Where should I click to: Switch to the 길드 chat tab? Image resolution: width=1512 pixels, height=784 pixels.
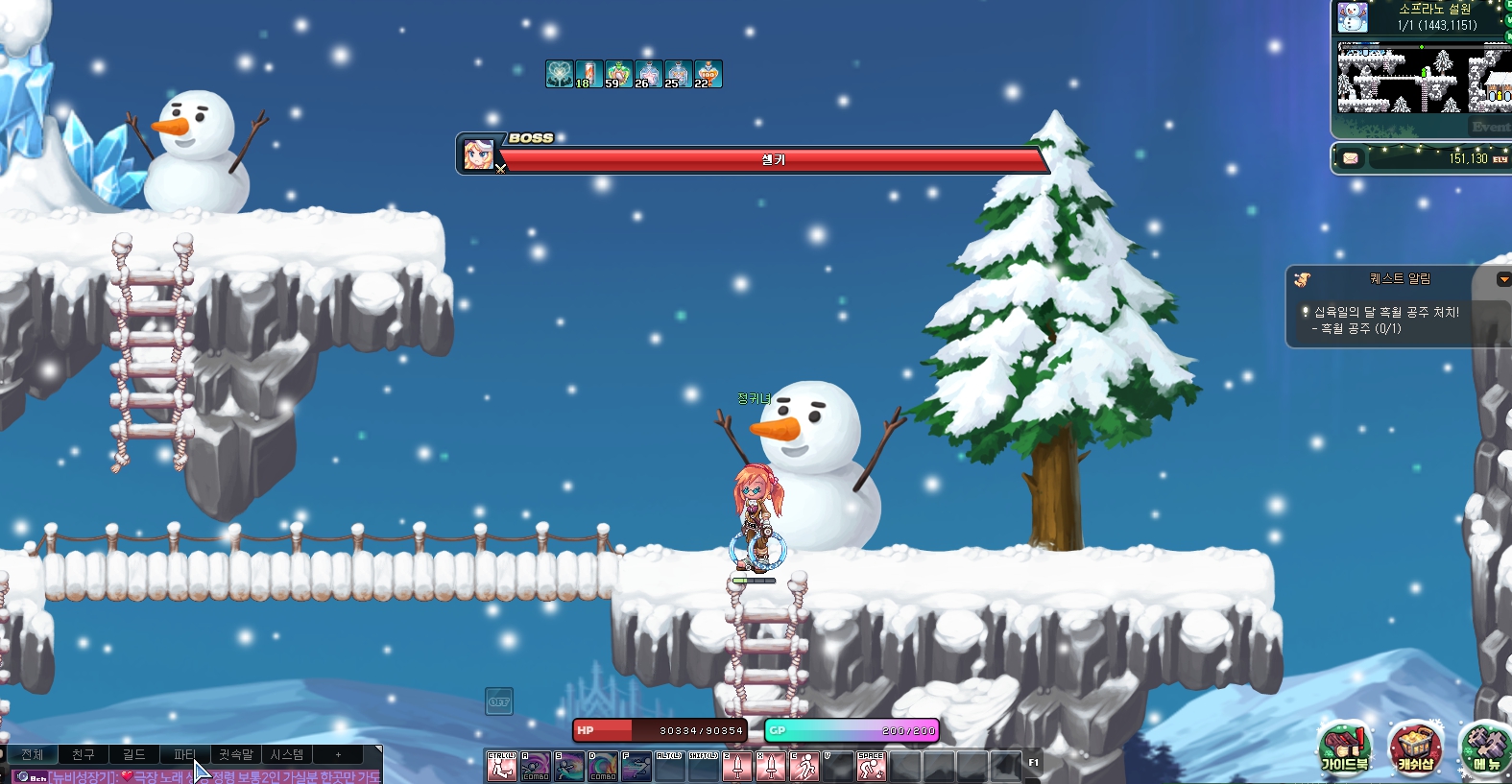[134, 755]
